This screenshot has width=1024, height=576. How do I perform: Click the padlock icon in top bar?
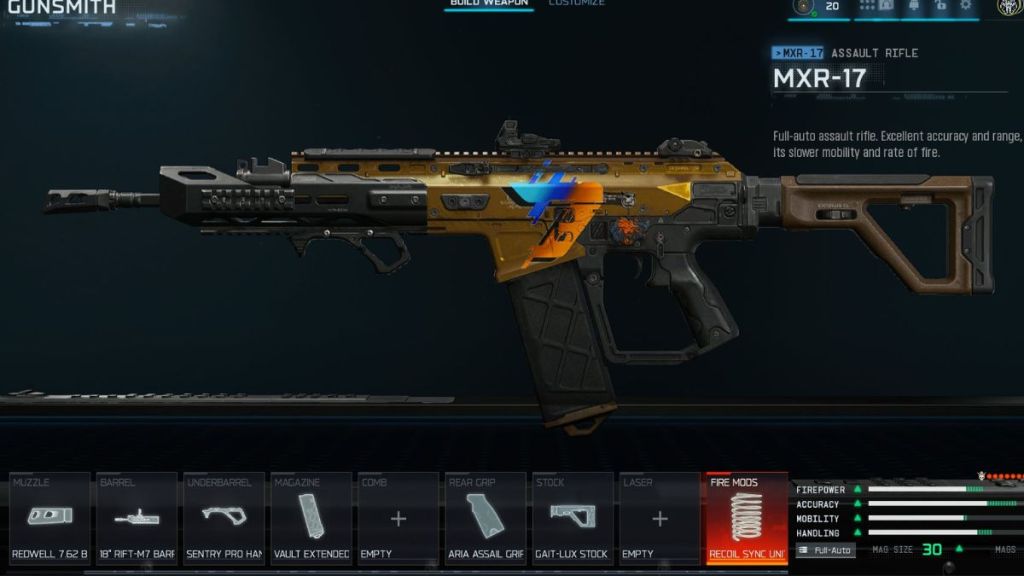tap(940, 6)
